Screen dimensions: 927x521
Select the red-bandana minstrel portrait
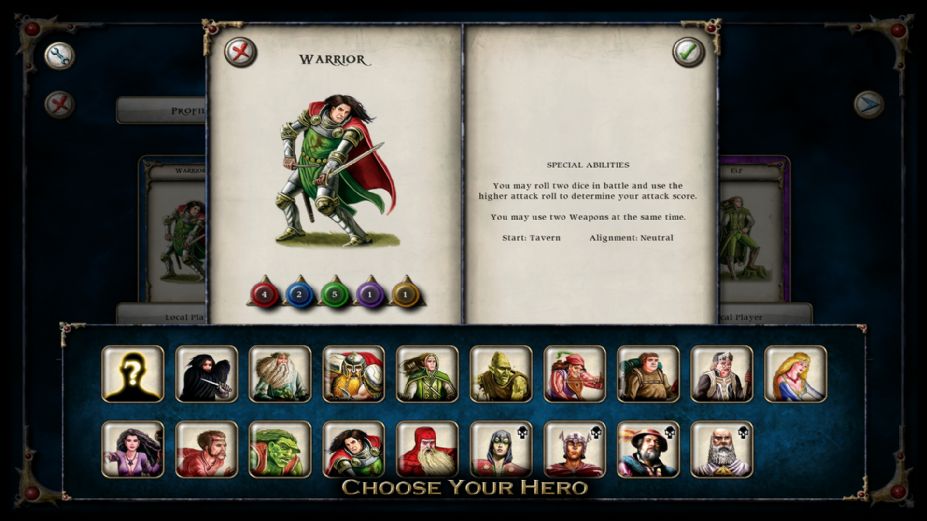pyautogui.click(x=574, y=374)
